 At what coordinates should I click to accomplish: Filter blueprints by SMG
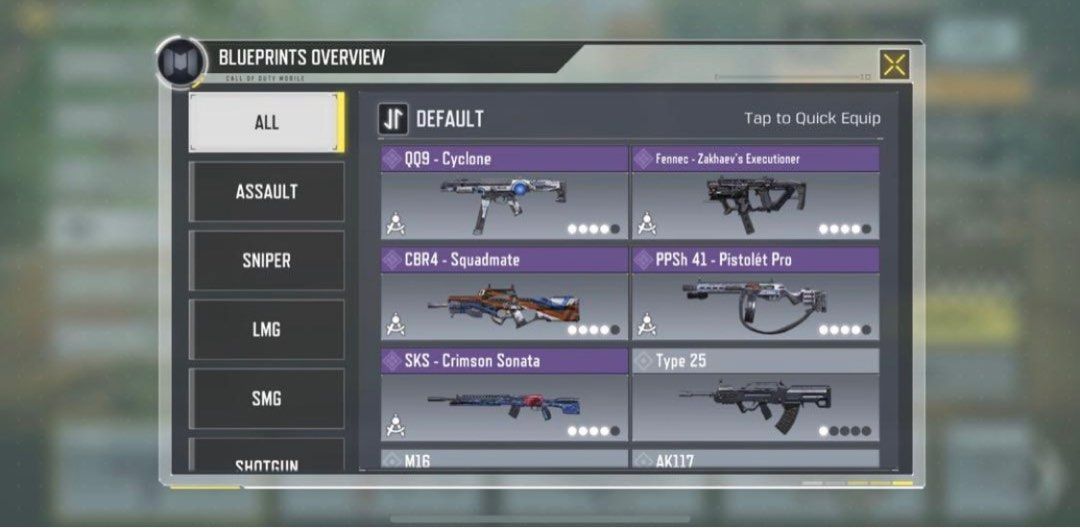click(266, 398)
